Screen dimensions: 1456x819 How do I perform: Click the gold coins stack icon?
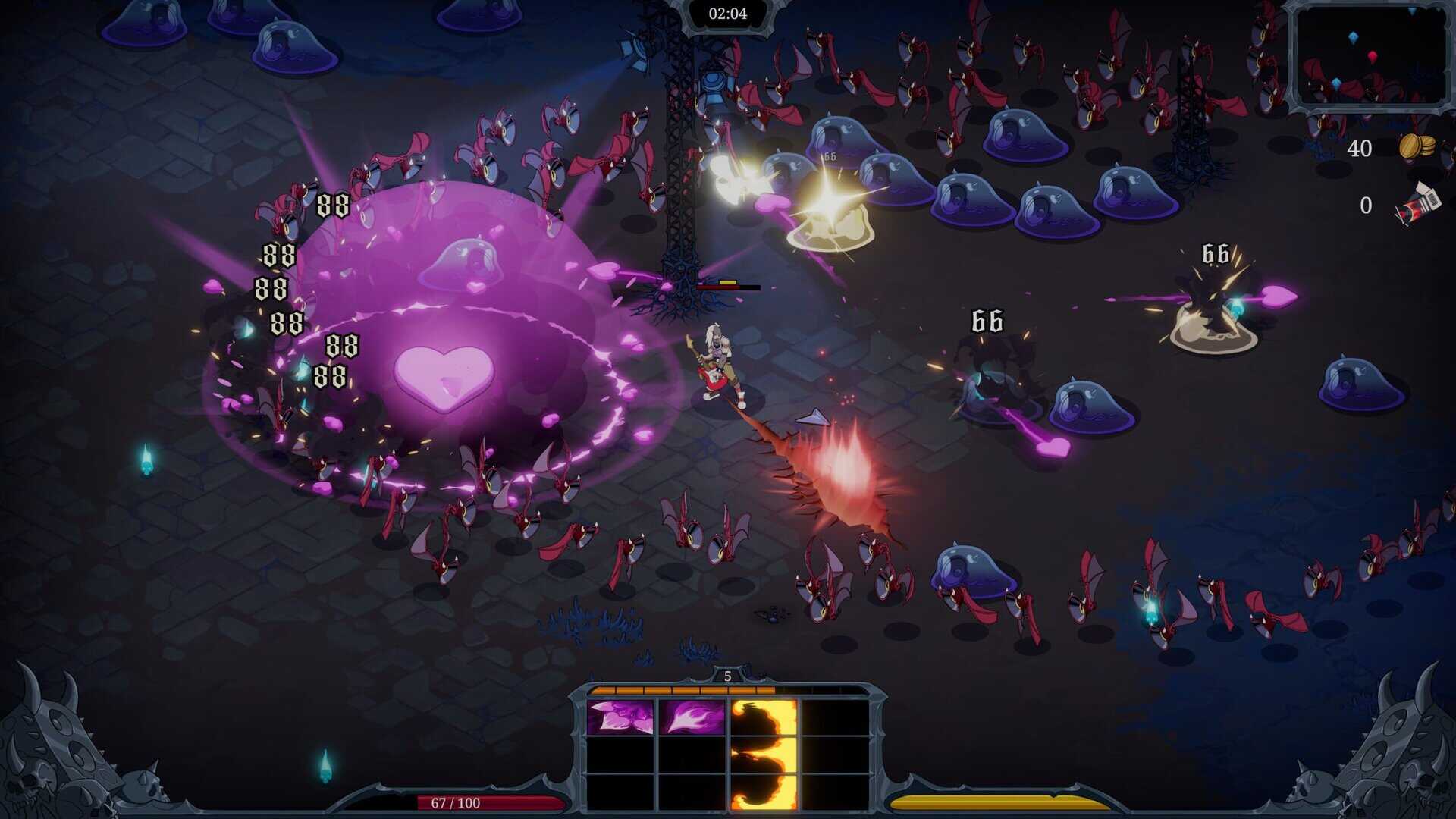1416,146
